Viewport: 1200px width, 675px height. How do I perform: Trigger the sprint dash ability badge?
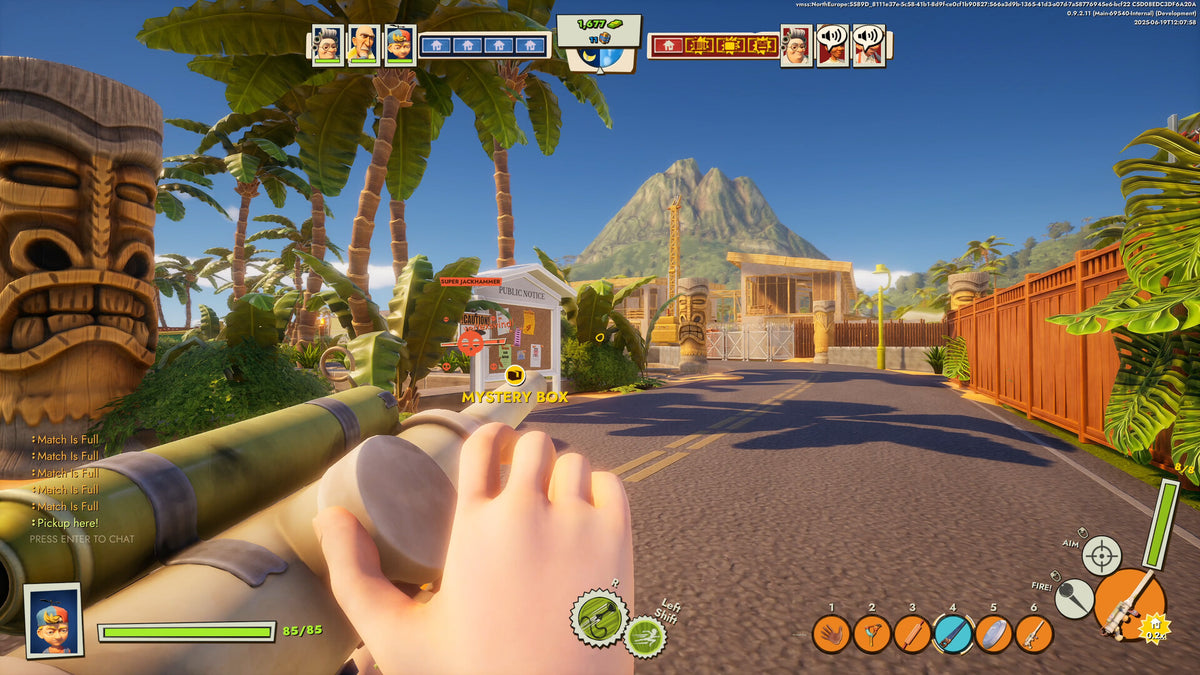click(x=645, y=637)
